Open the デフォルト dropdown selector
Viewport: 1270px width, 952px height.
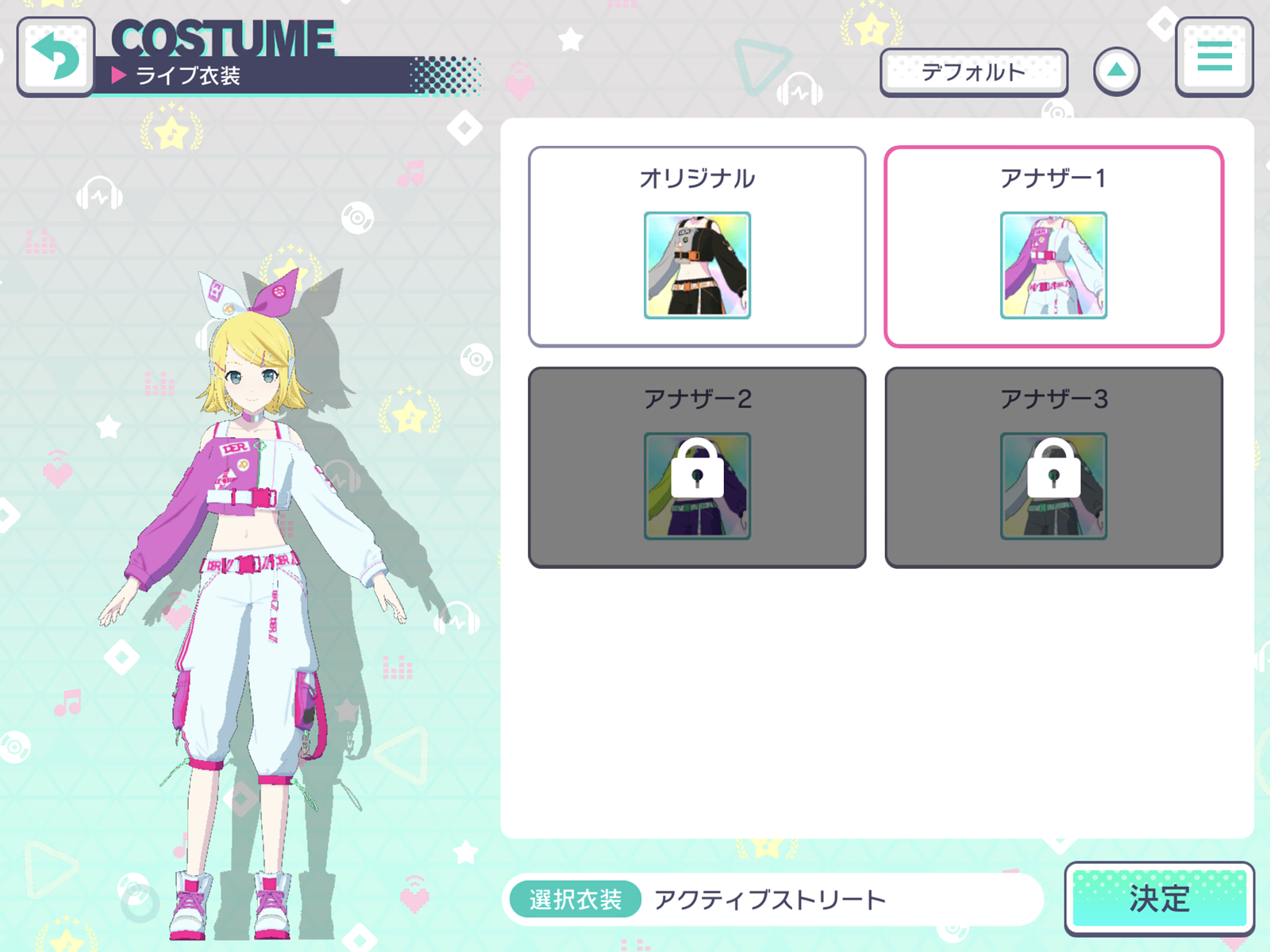click(x=975, y=71)
